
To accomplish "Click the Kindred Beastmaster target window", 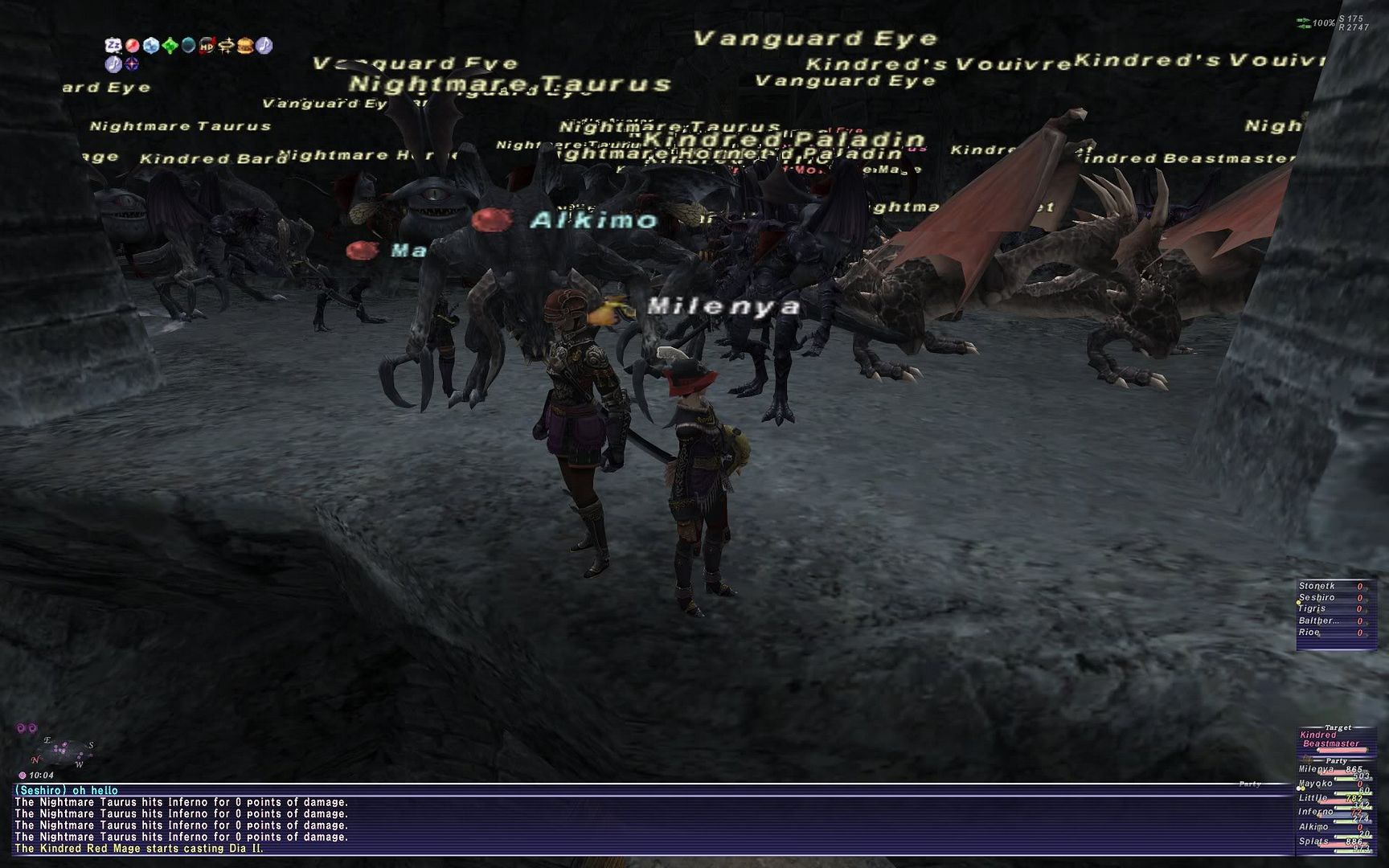I will [x=1330, y=739].
